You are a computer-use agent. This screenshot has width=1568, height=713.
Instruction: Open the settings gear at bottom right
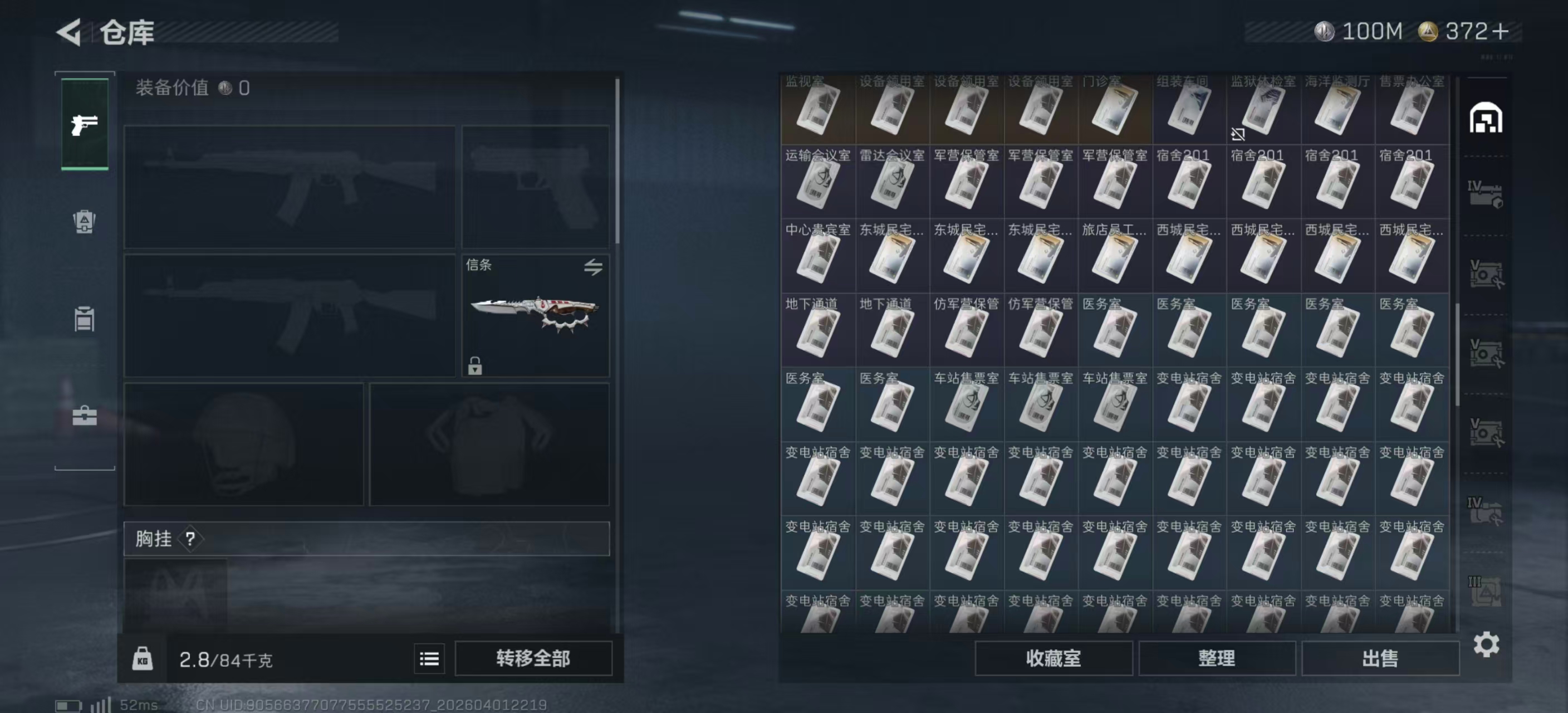[1488, 642]
